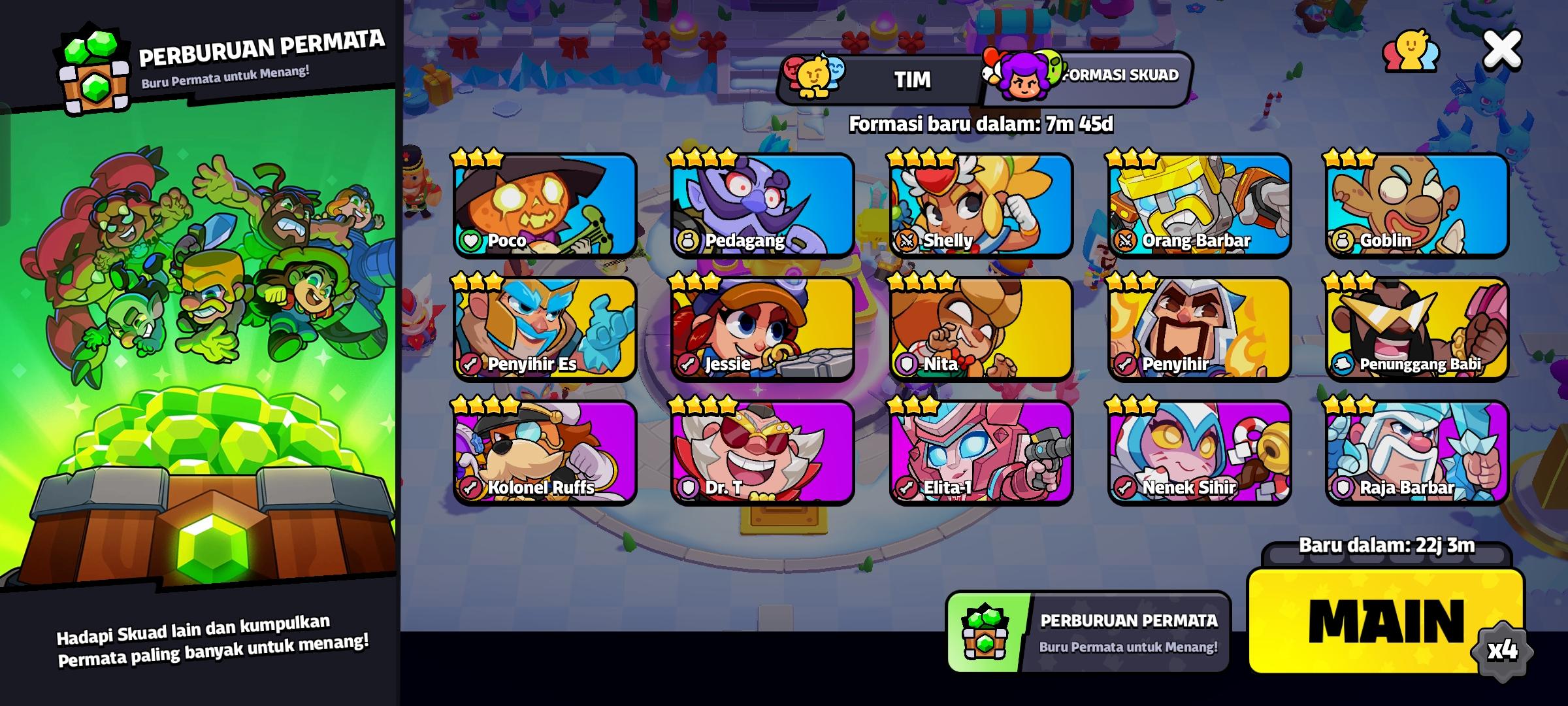Pick the Goblin character
1568x706 pixels.
click(1414, 206)
